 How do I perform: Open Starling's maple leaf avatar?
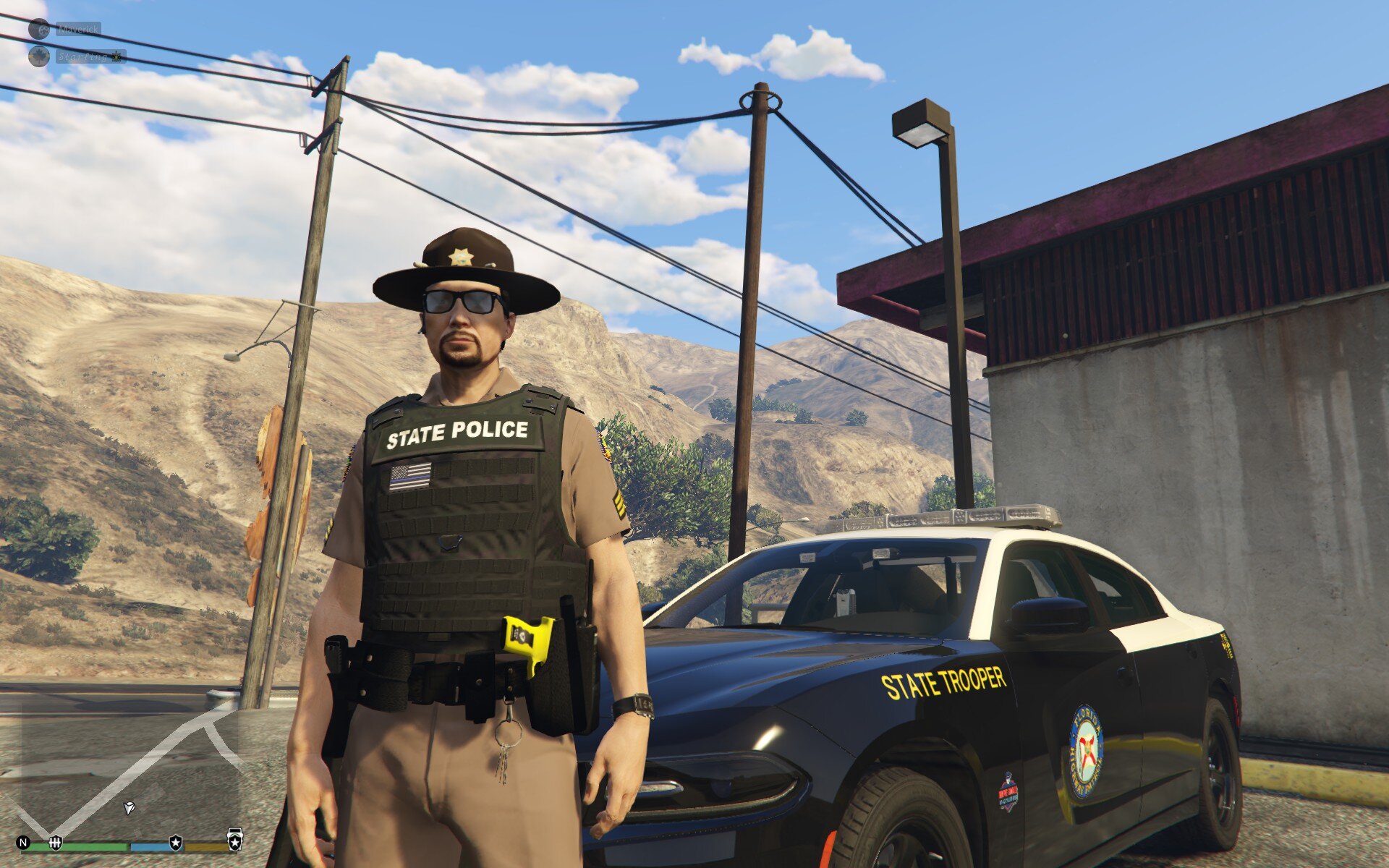click(x=39, y=56)
